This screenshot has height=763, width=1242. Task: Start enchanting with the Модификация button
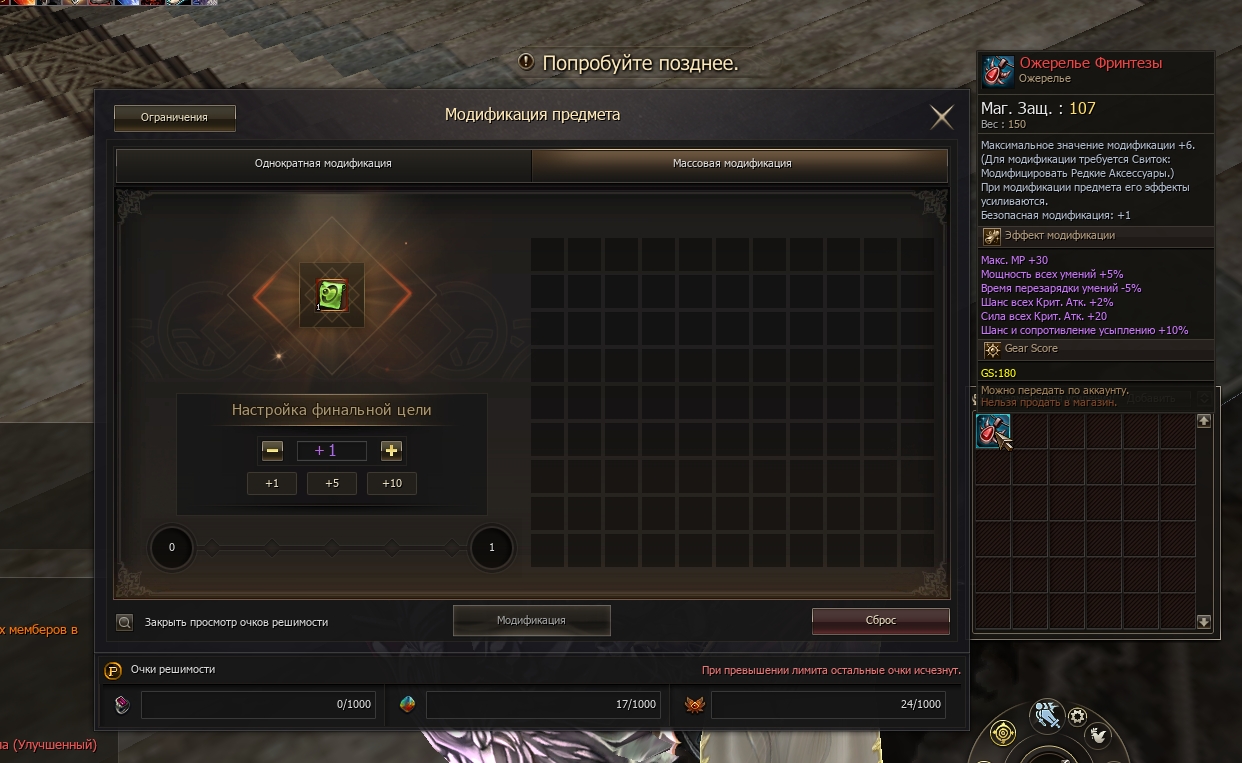(x=531, y=621)
